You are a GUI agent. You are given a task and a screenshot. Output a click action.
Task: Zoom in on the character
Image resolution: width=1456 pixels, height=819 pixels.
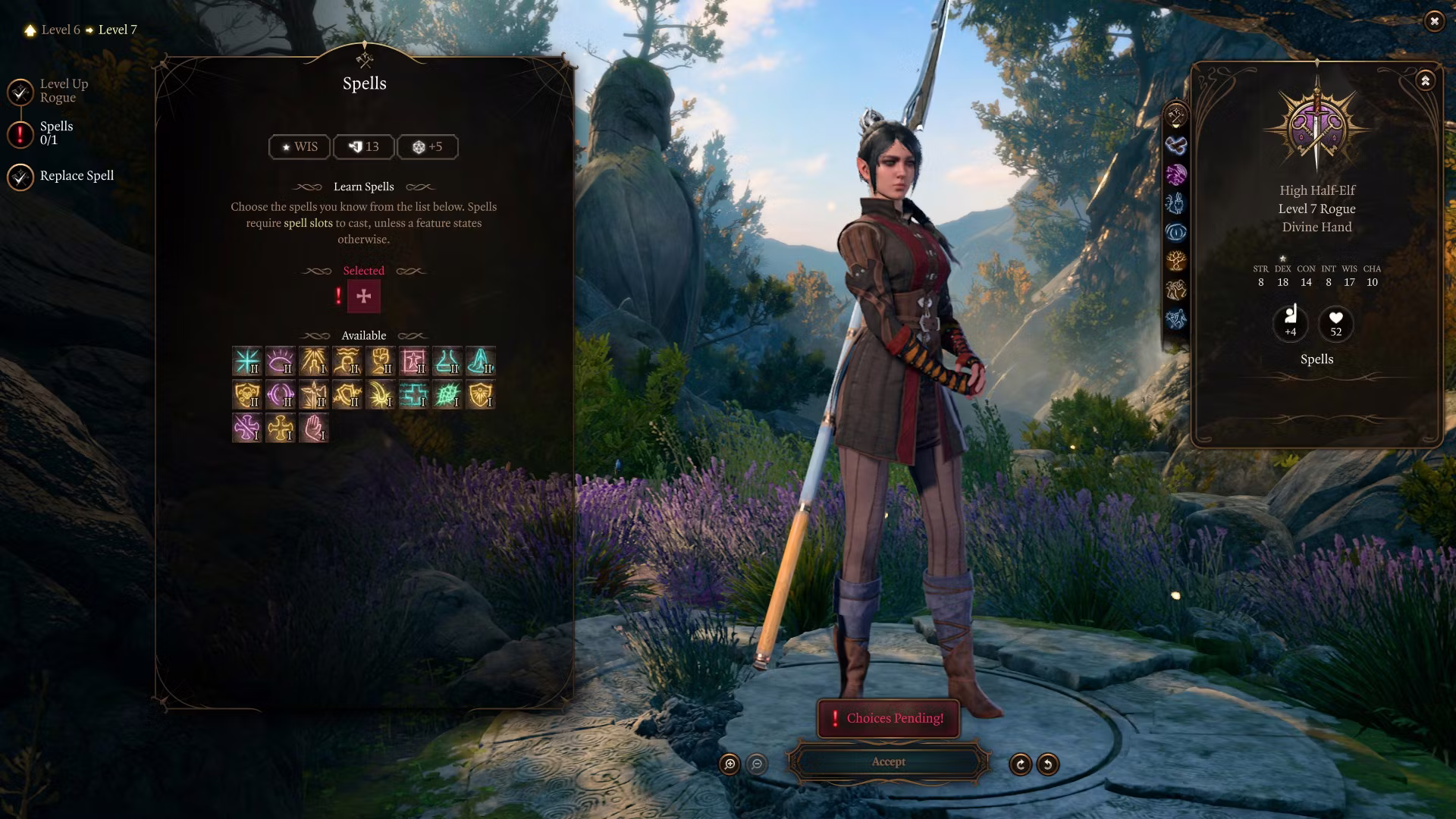(x=730, y=764)
